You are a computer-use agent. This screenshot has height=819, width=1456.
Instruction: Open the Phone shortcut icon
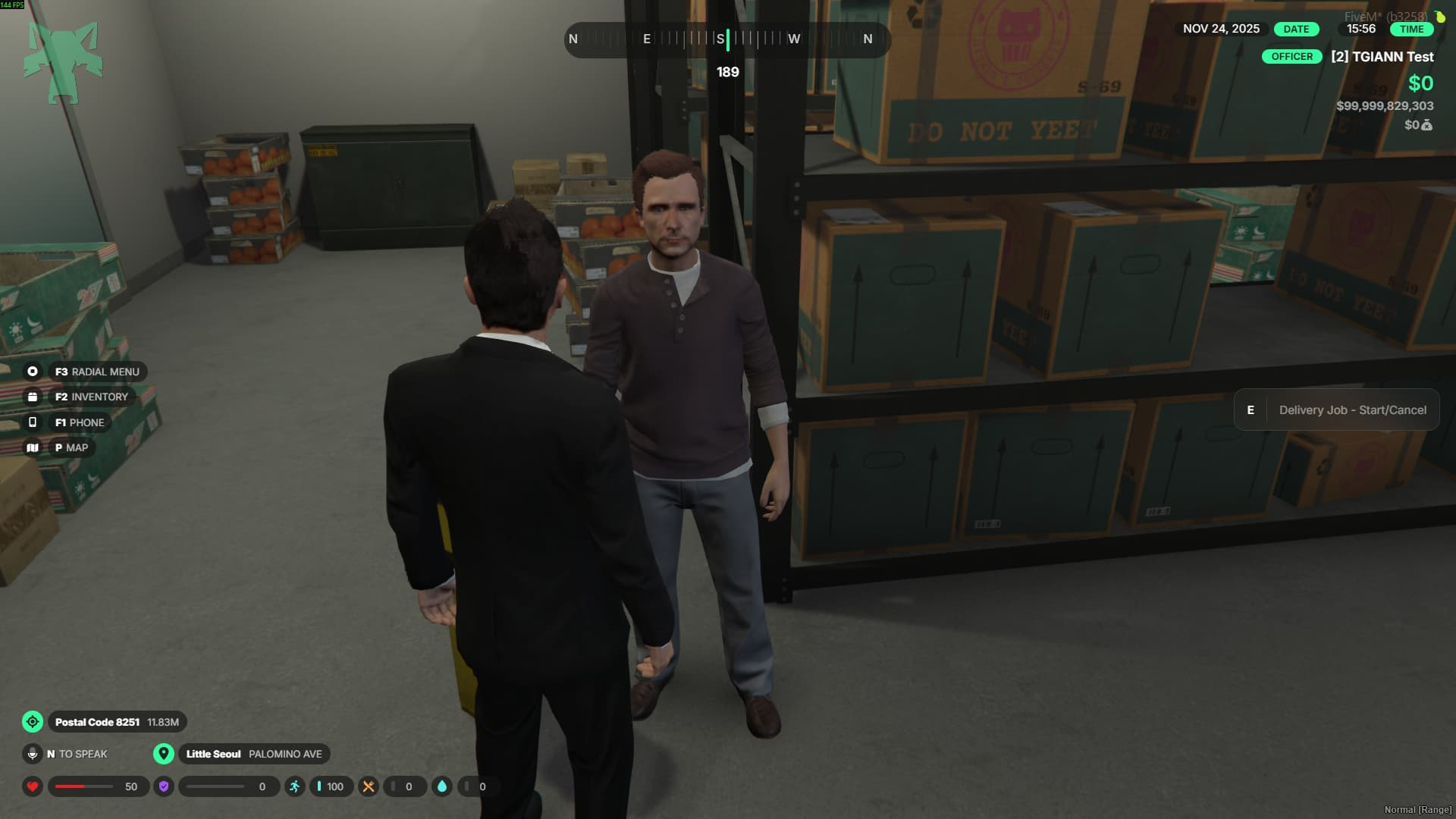[x=33, y=422]
